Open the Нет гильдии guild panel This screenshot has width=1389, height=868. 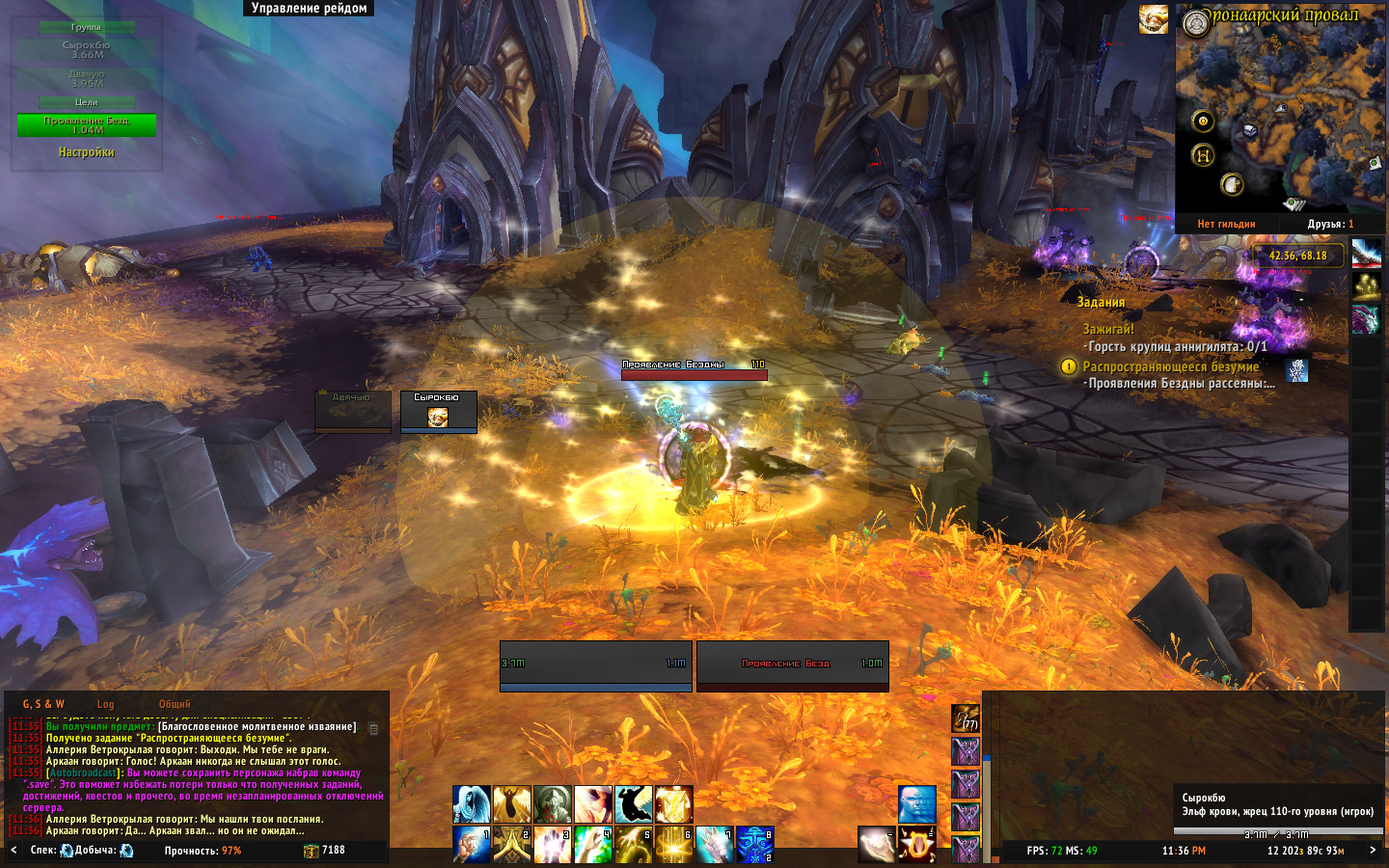point(1226,224)
